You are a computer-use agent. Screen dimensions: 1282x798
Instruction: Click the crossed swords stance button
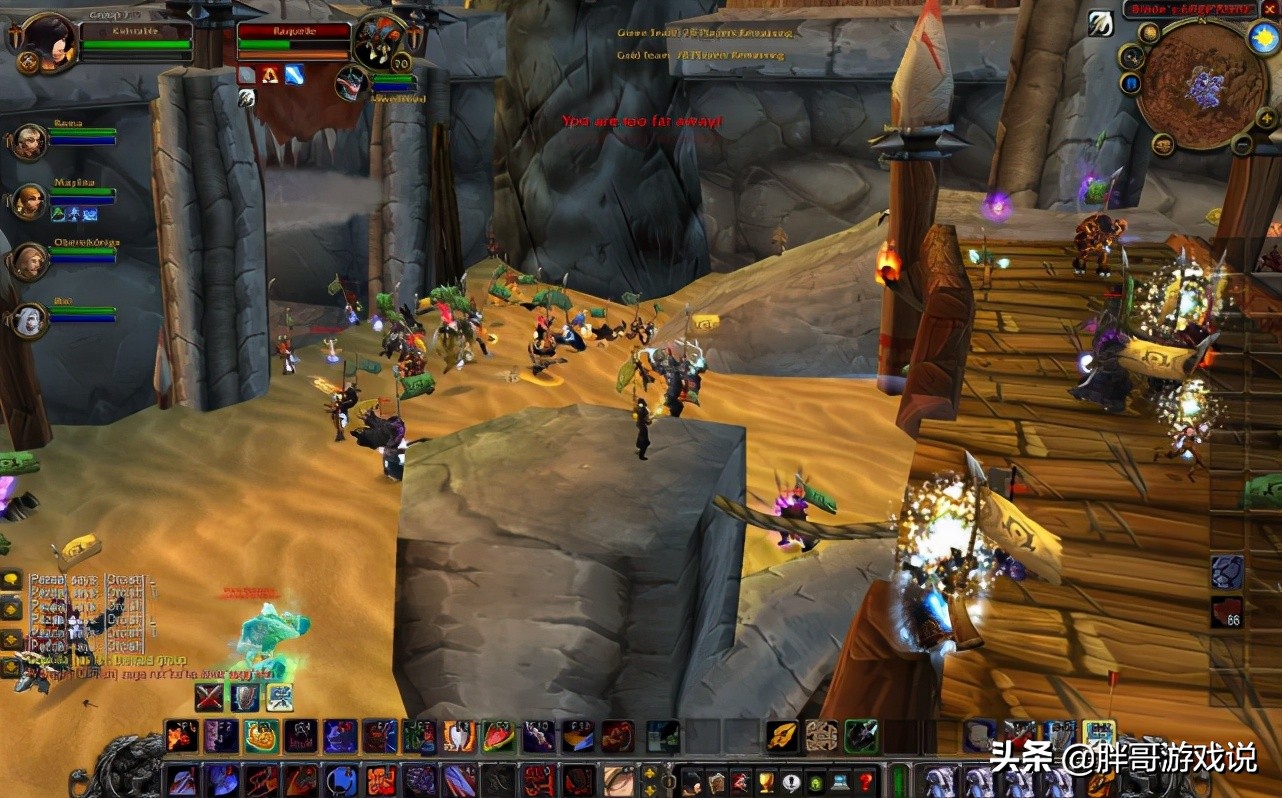point(209,696)
